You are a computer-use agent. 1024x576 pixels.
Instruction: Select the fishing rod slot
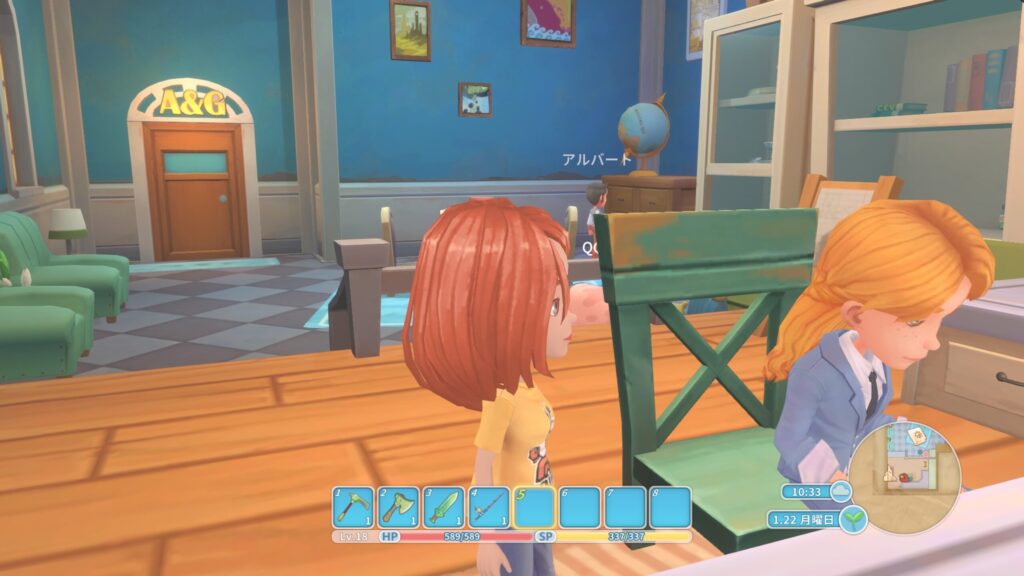(489, 508)
